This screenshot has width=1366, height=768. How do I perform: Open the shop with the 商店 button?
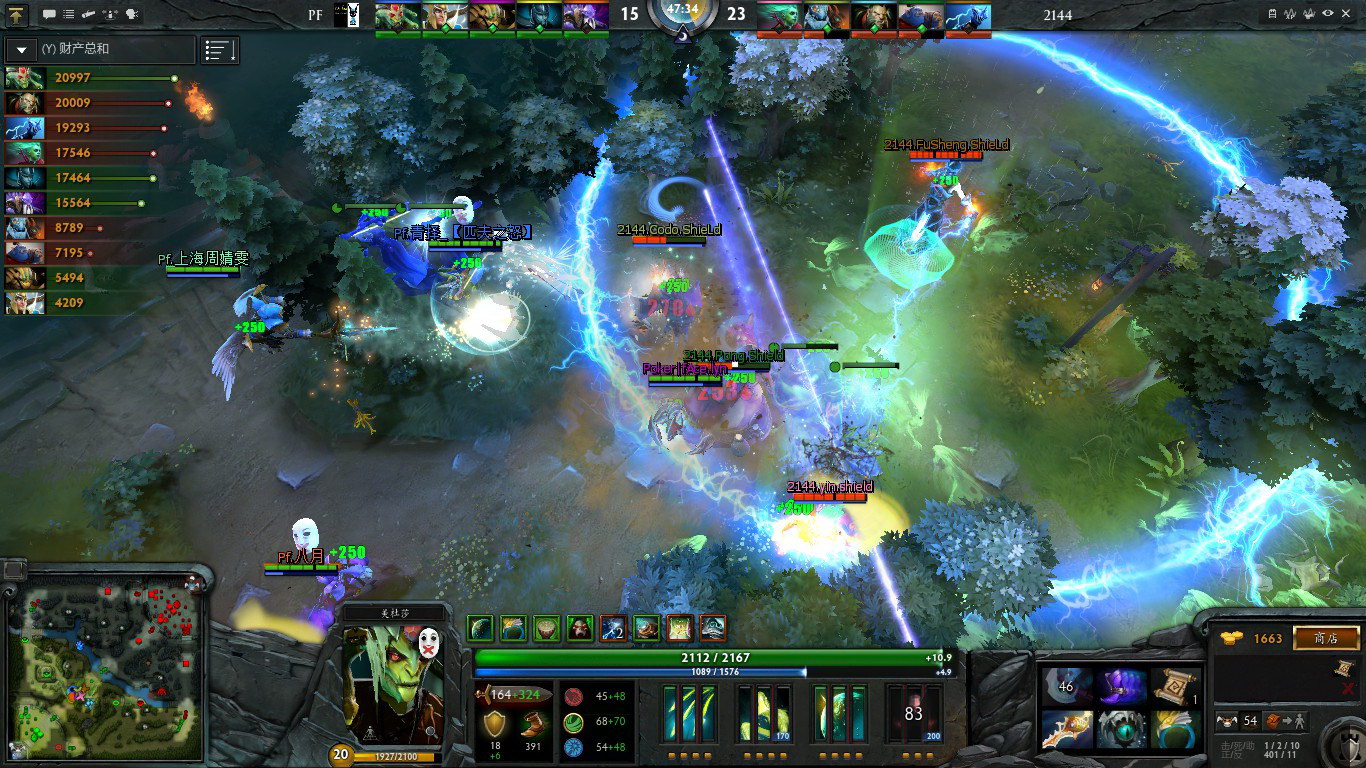coord(1326,638)
